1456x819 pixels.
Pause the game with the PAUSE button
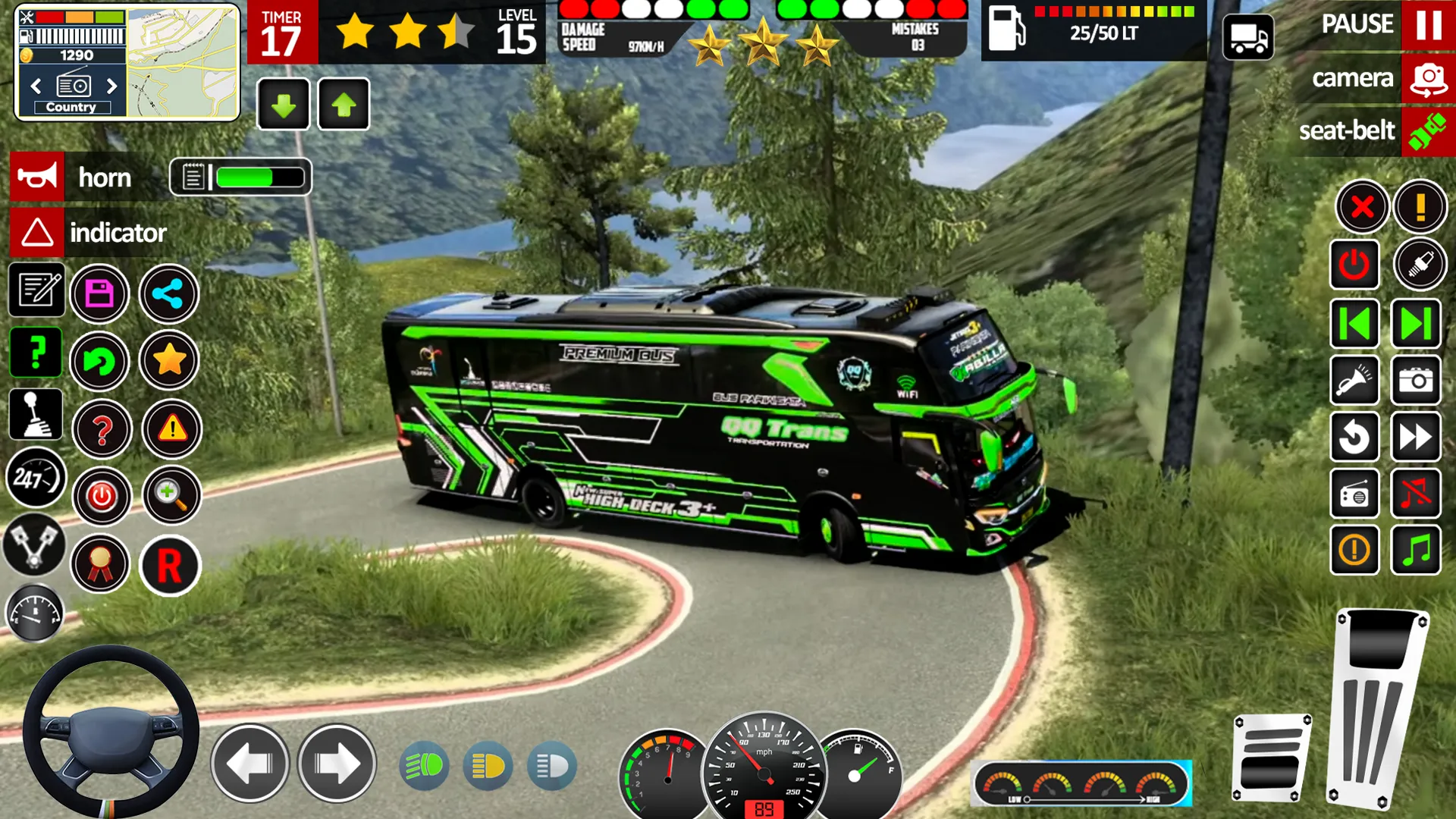pyautogui.click(x=1428, y=24)
